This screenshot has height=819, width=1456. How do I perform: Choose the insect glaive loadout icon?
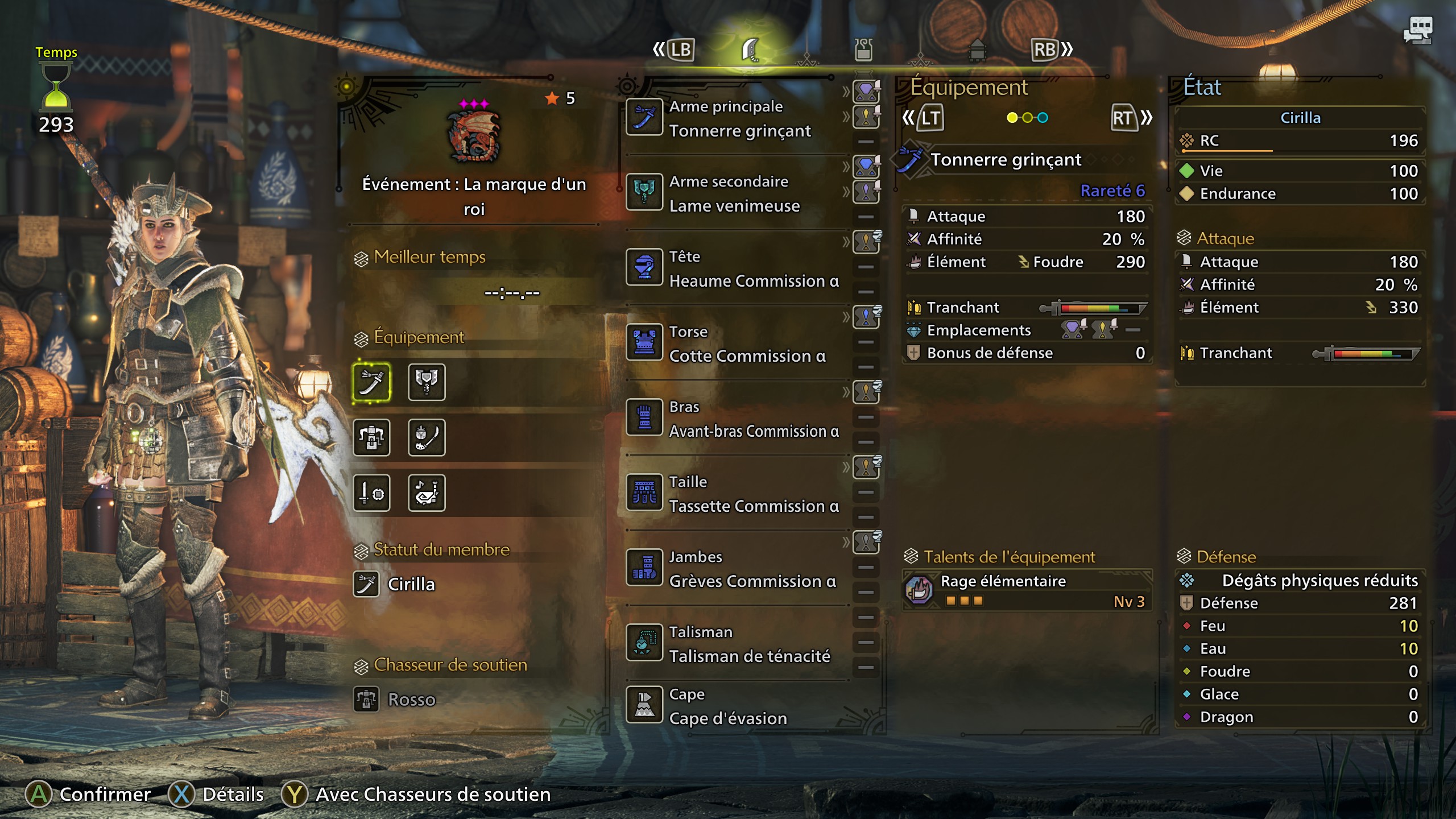pyautogui.click(x=427, y=437)
